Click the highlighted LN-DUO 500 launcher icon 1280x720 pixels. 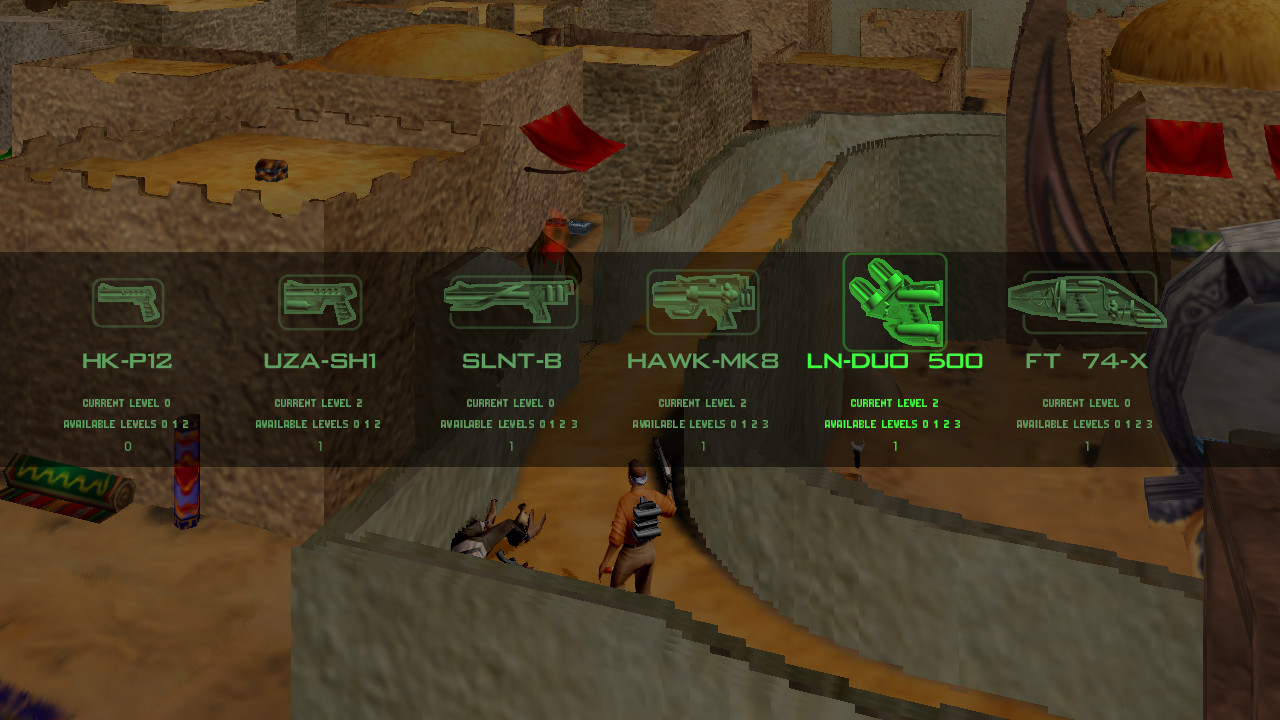pyautogui.click(x=895, y=301)
